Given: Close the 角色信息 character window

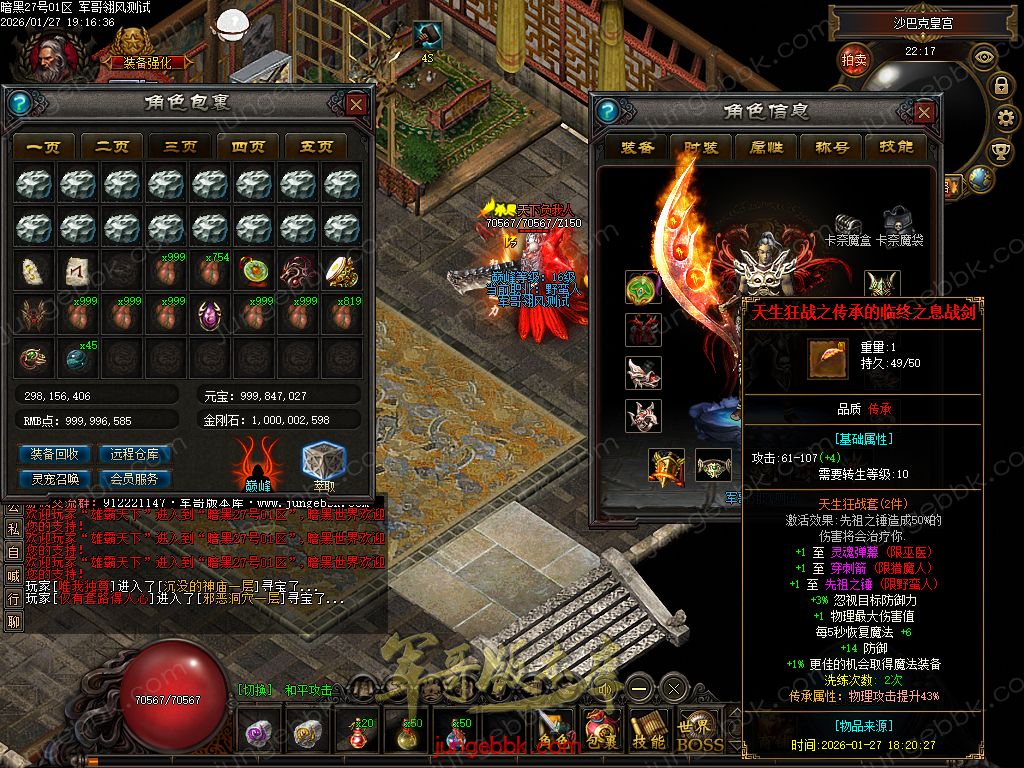Looking at the screenshot, I should (926, 112).
